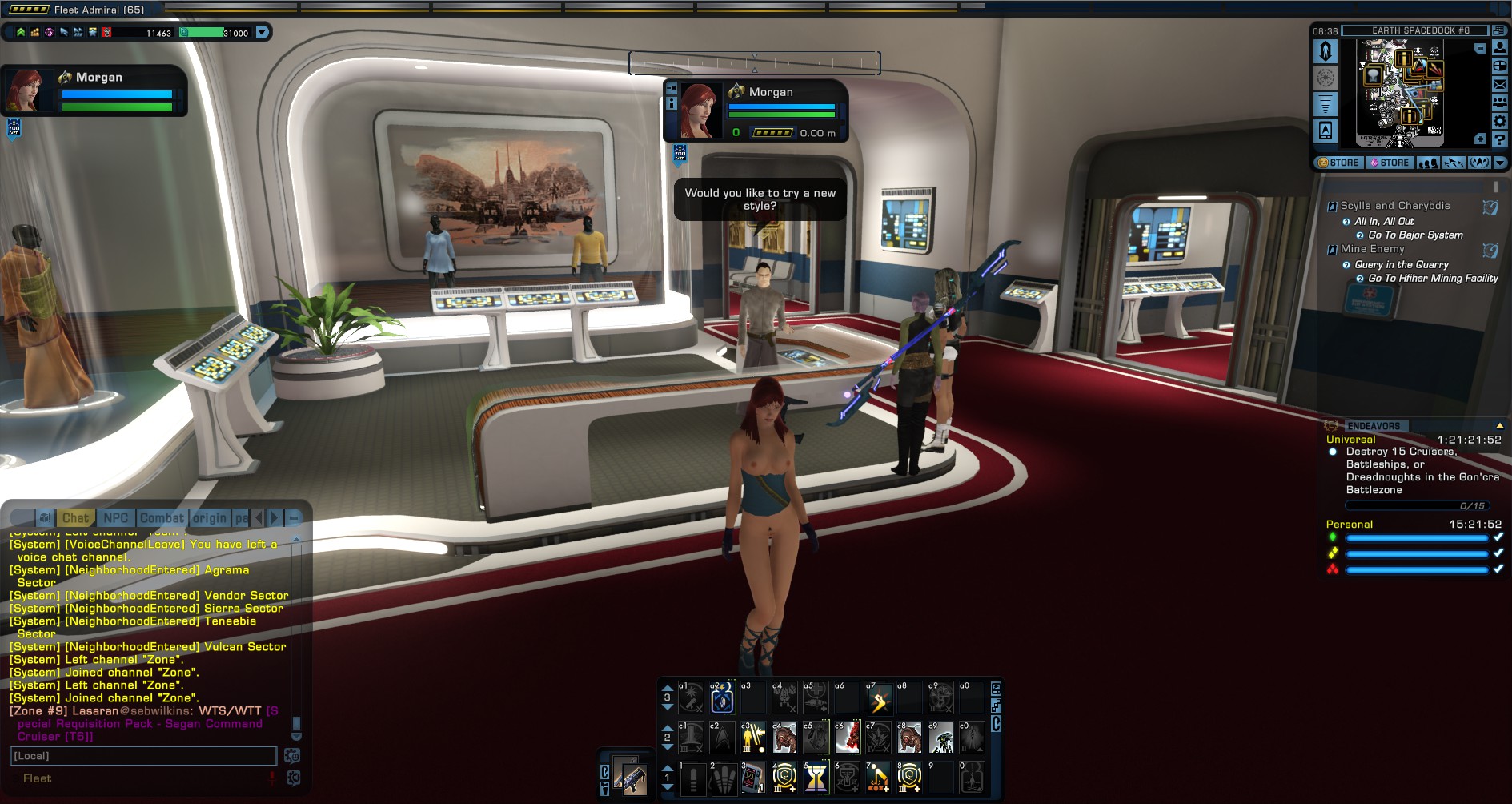Zoom in the minimap with plus button
Viewport: 1512px width, 804px height.
tap(1480, 139)
